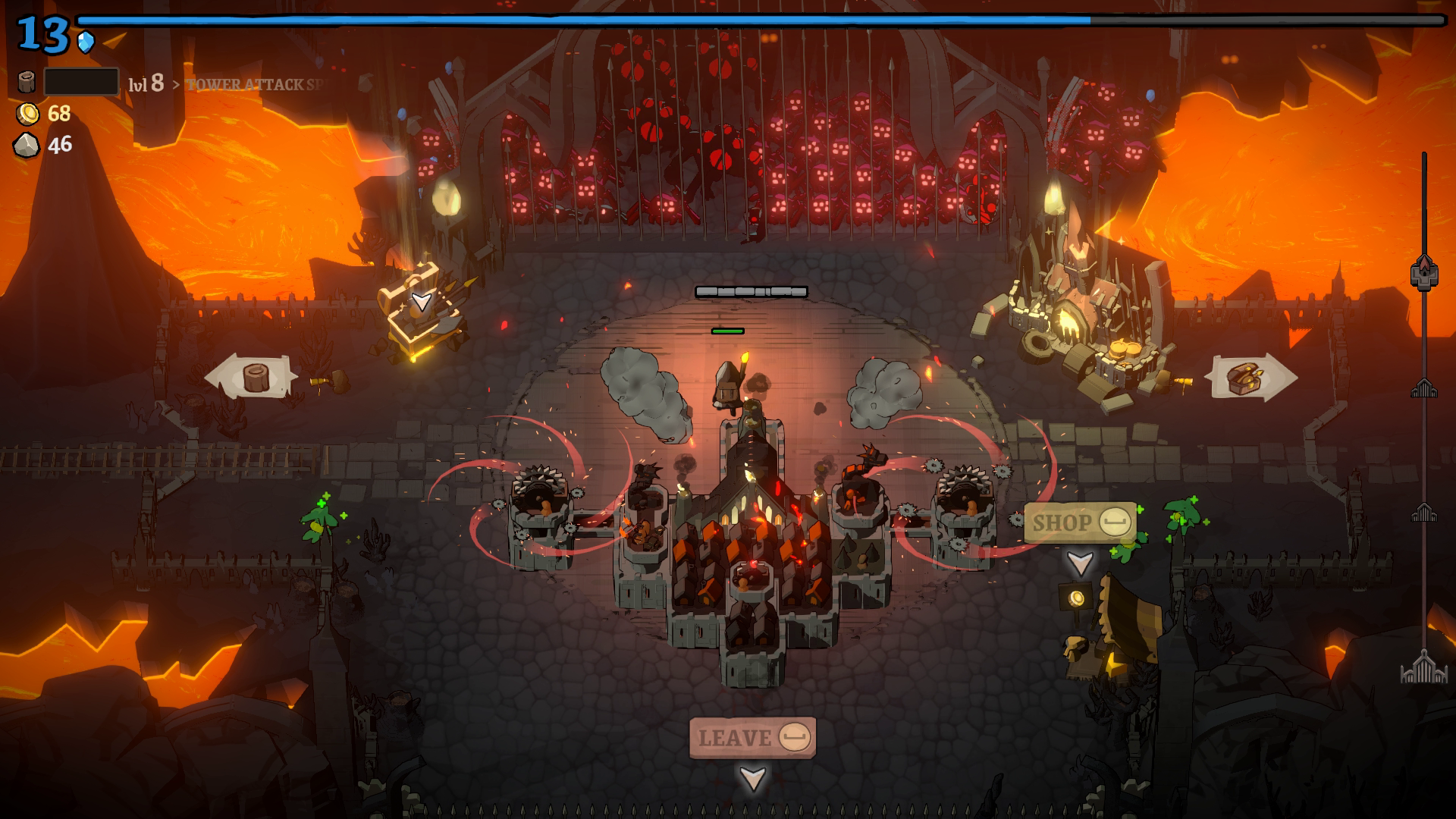Select the gold coin icon showing 68
The image size is (1456, 819).
click(27, 115)
